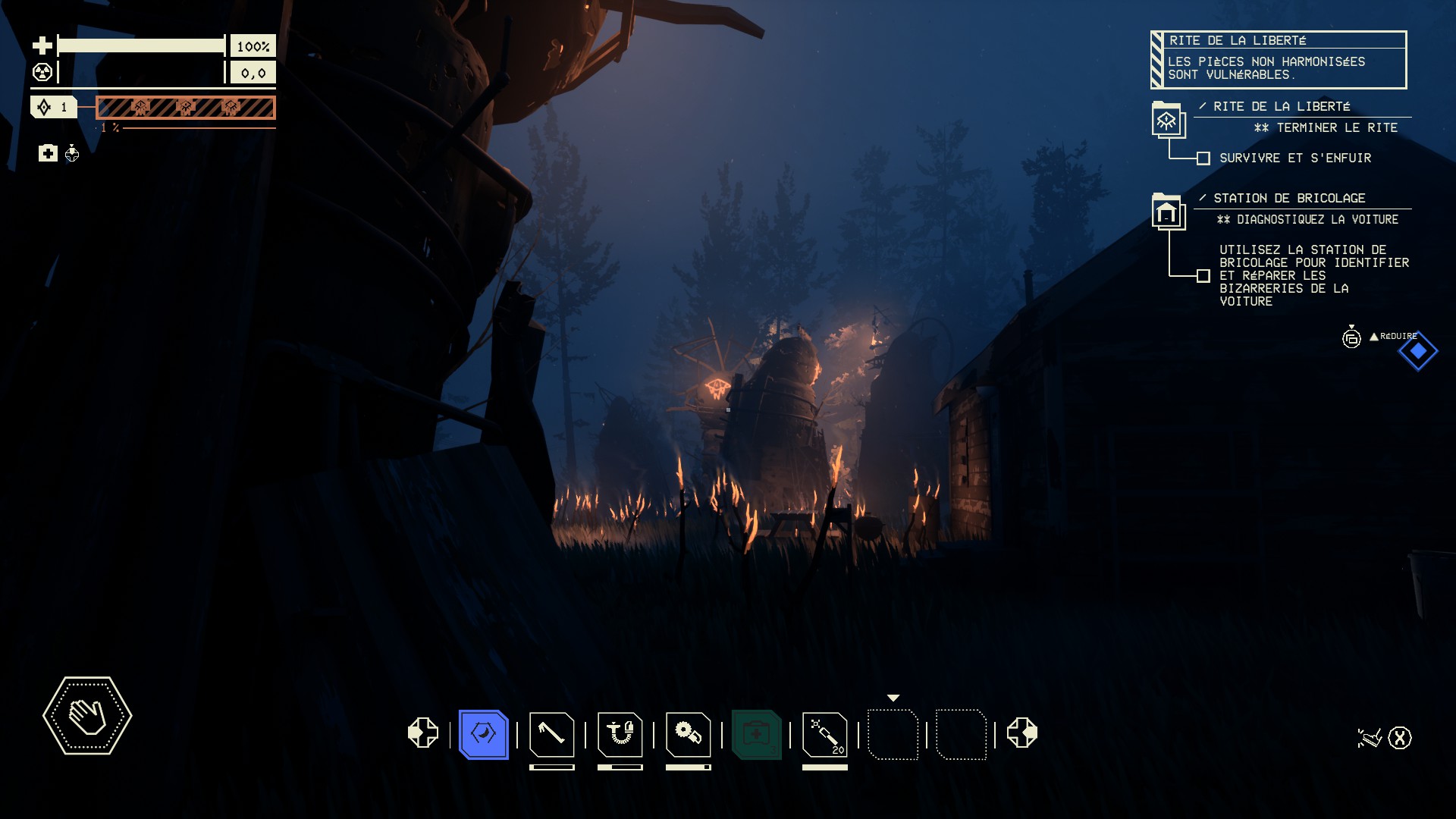Use the green first aid kit slot

pyautogui.click(x=756, y=734)
